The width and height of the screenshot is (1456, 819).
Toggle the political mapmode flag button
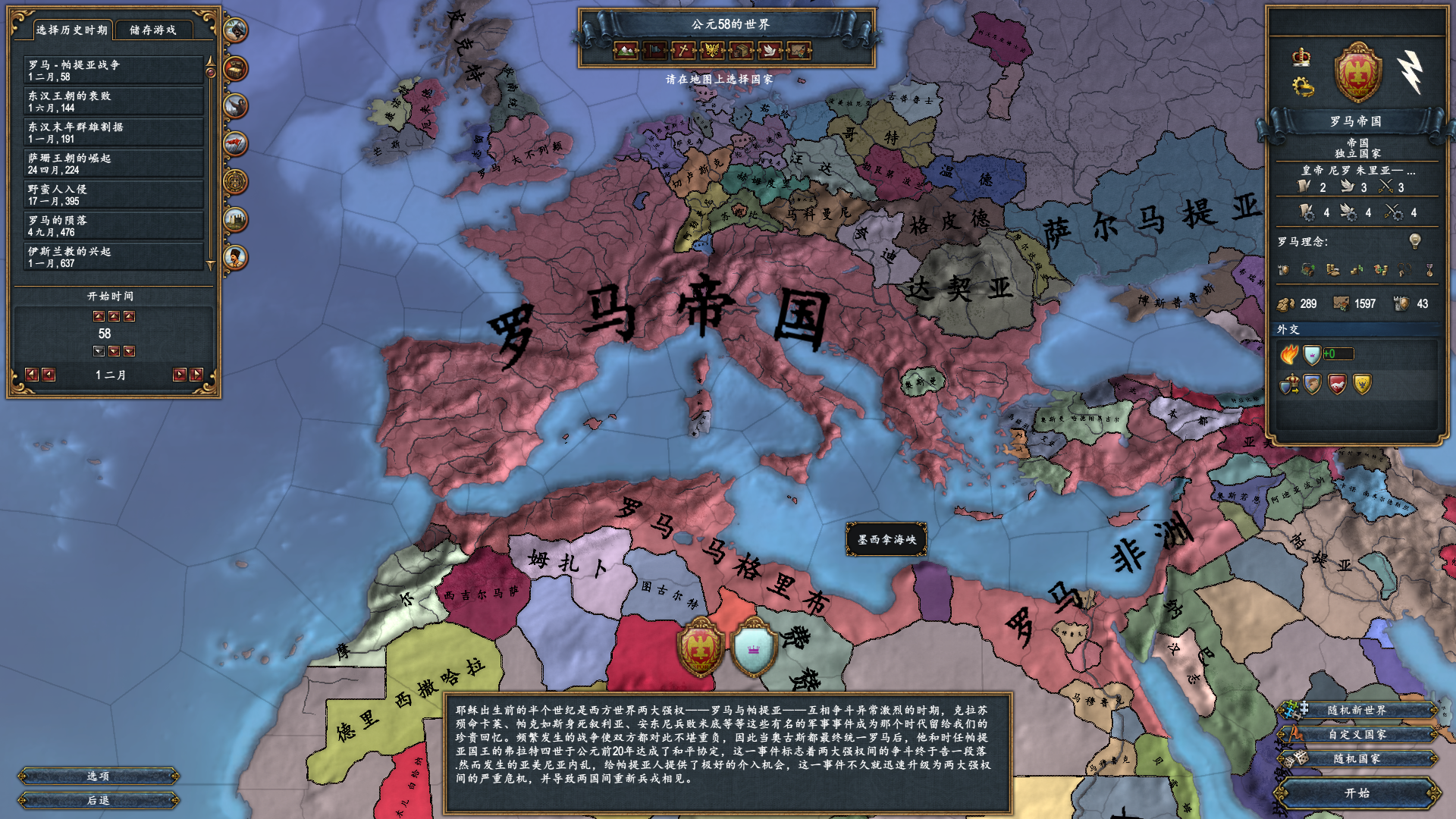[x=653, y=52]
